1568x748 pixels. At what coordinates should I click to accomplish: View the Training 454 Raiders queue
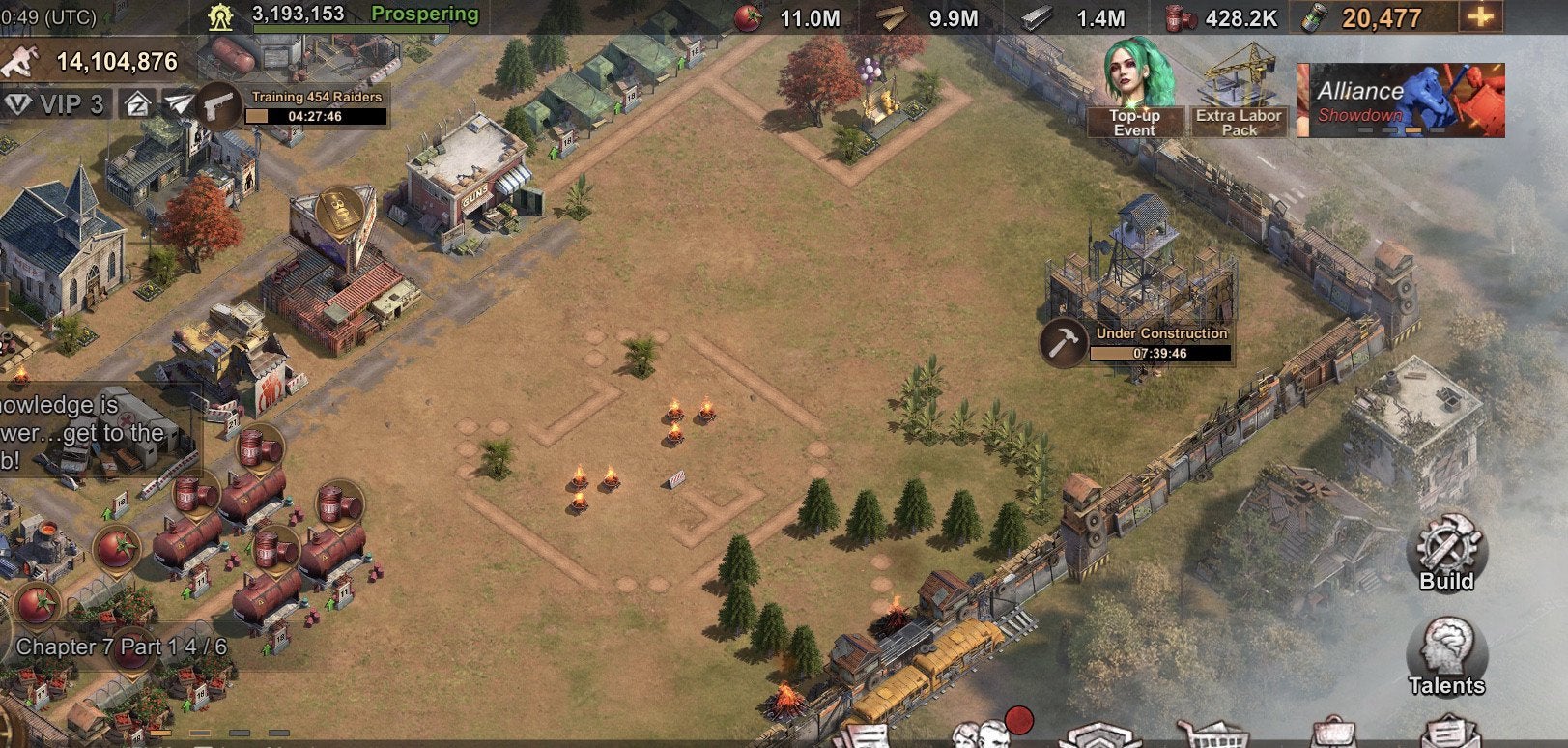[299, 106]
